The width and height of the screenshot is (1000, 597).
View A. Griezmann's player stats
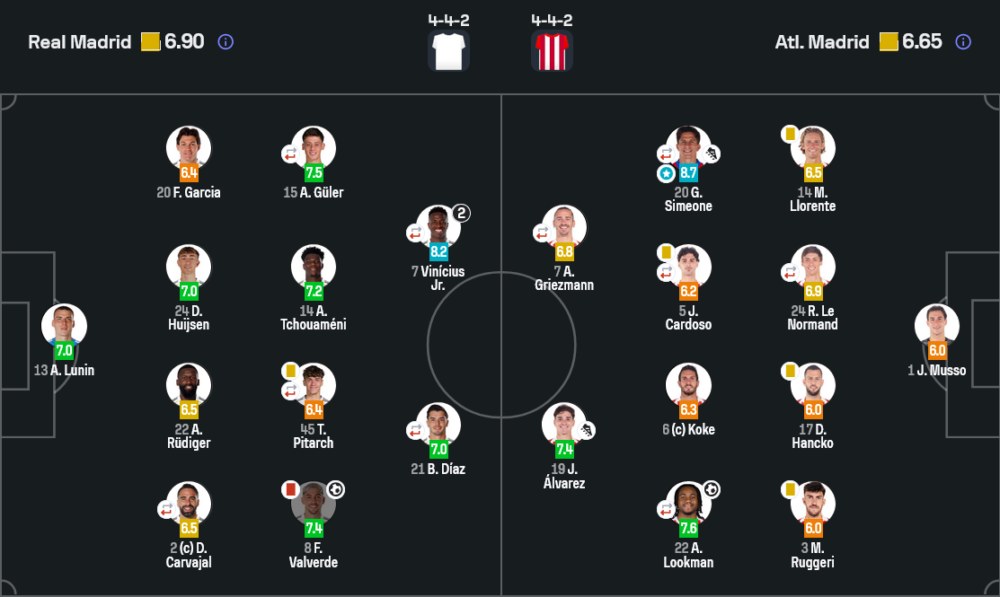pos(565,228)
